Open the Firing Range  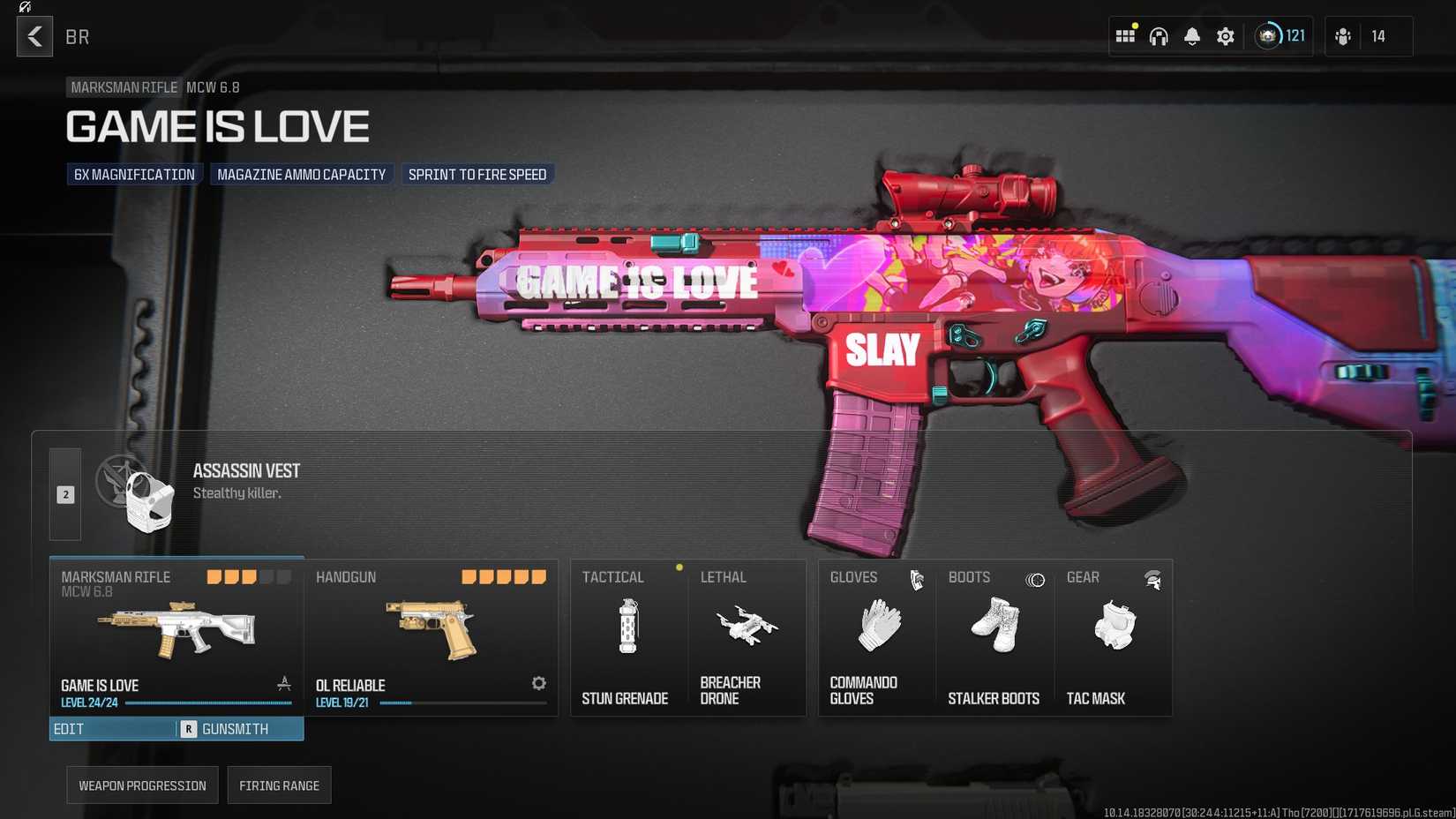click(x=279, y=785)
